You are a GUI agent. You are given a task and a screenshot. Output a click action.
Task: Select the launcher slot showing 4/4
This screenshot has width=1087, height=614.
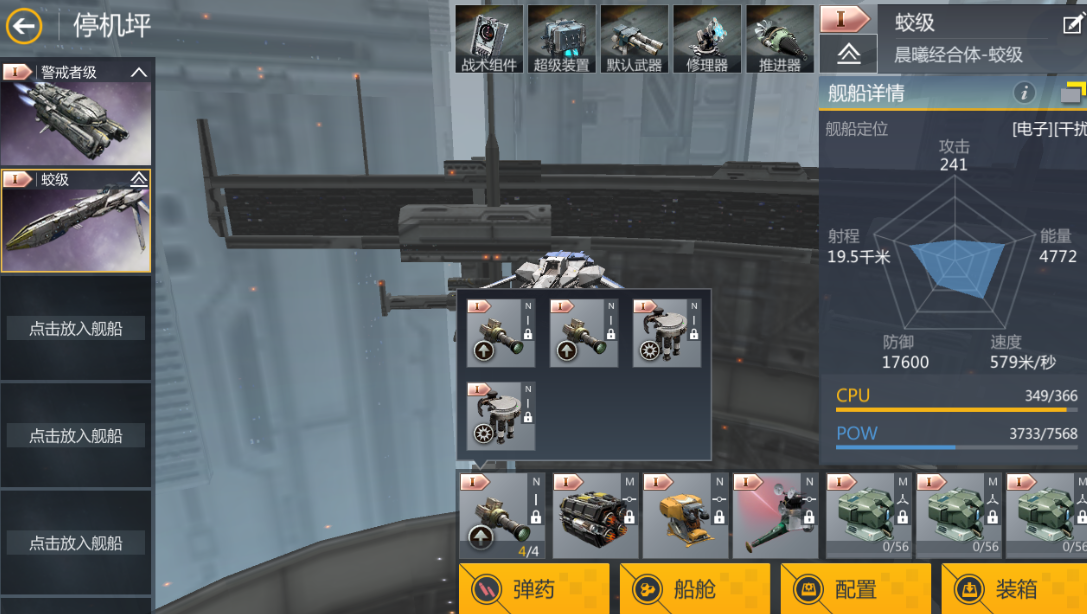click(x=504, y=515)
